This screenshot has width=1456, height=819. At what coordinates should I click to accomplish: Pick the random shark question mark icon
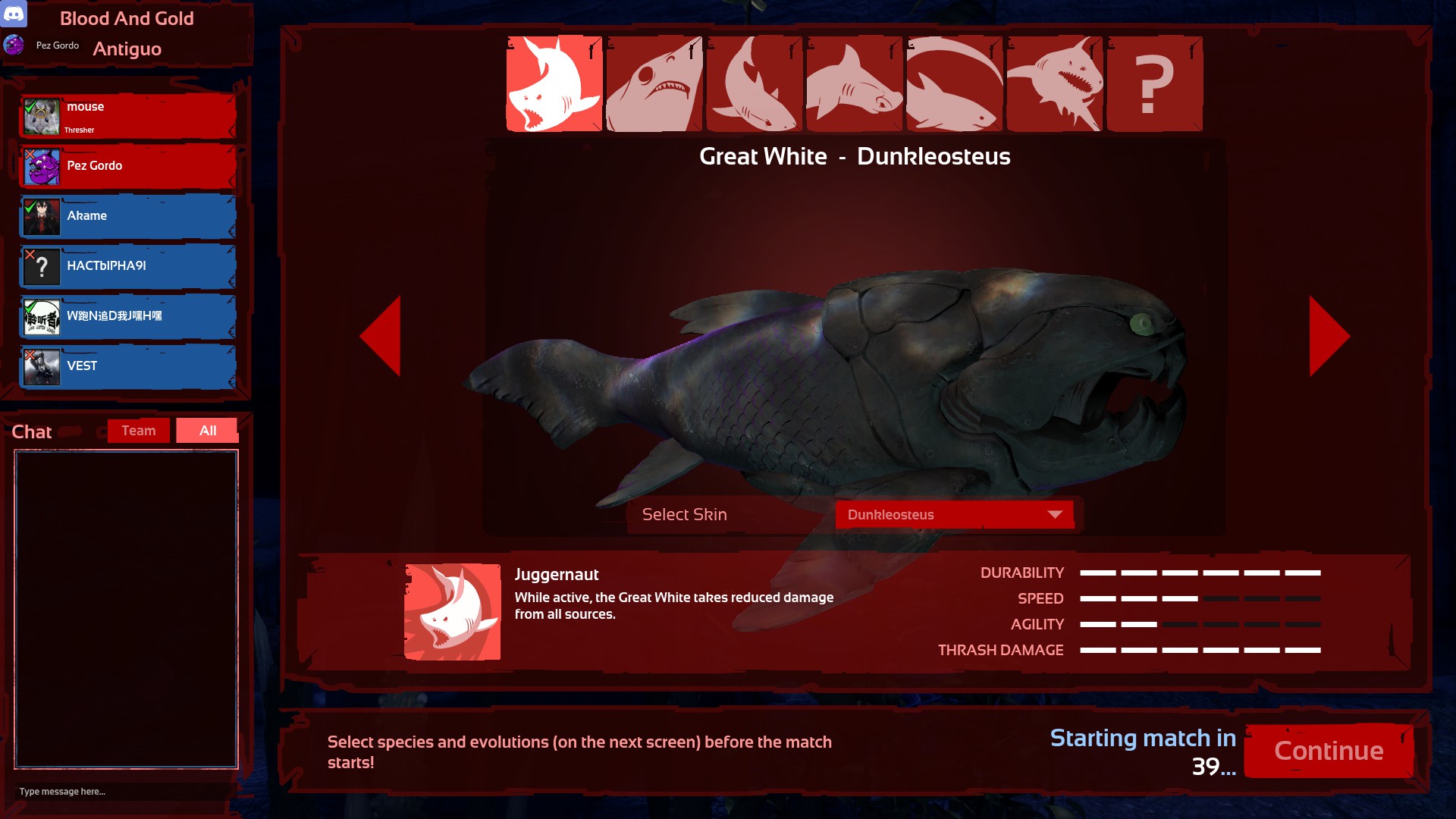[x=1153, y=83]
